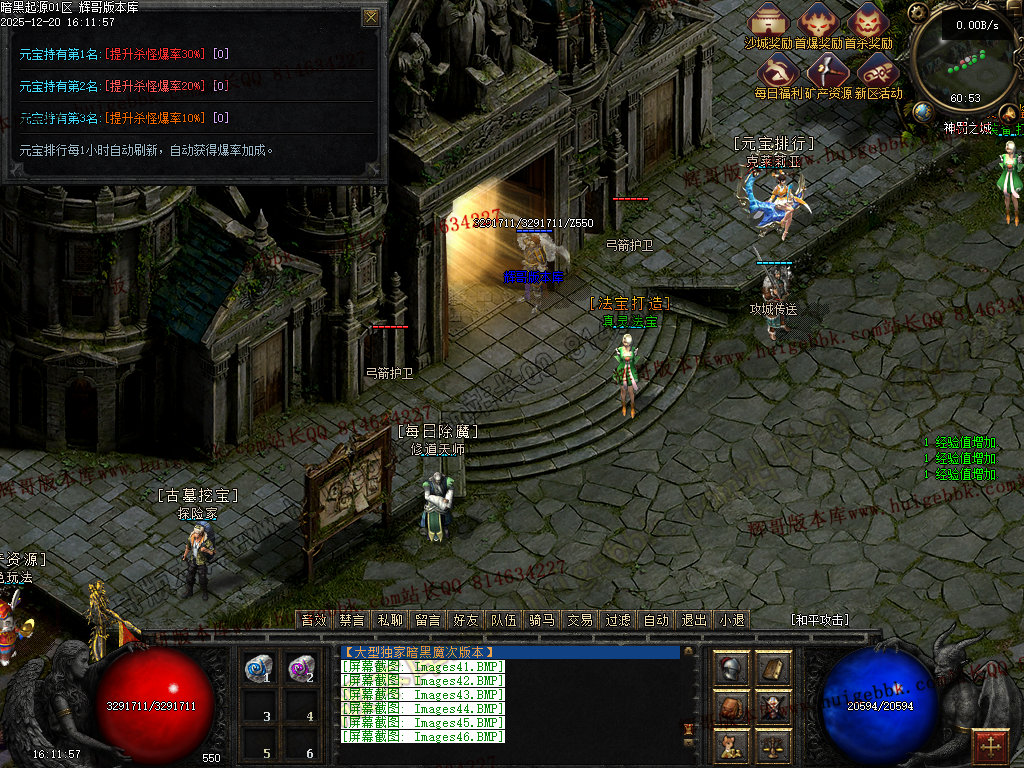Click the 退出 exit button
The image size is (1024, 768).
point(694,620)
